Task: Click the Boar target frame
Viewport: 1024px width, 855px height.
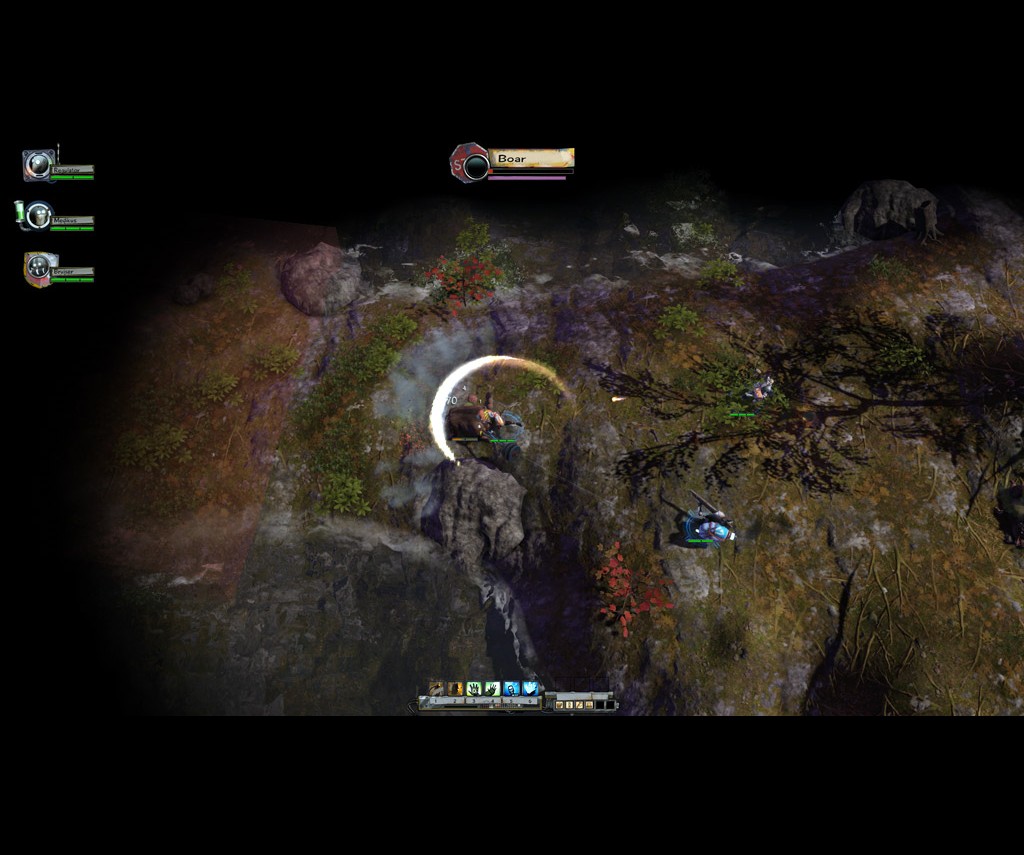Action: pyautogui.click(x=513, y=161)
